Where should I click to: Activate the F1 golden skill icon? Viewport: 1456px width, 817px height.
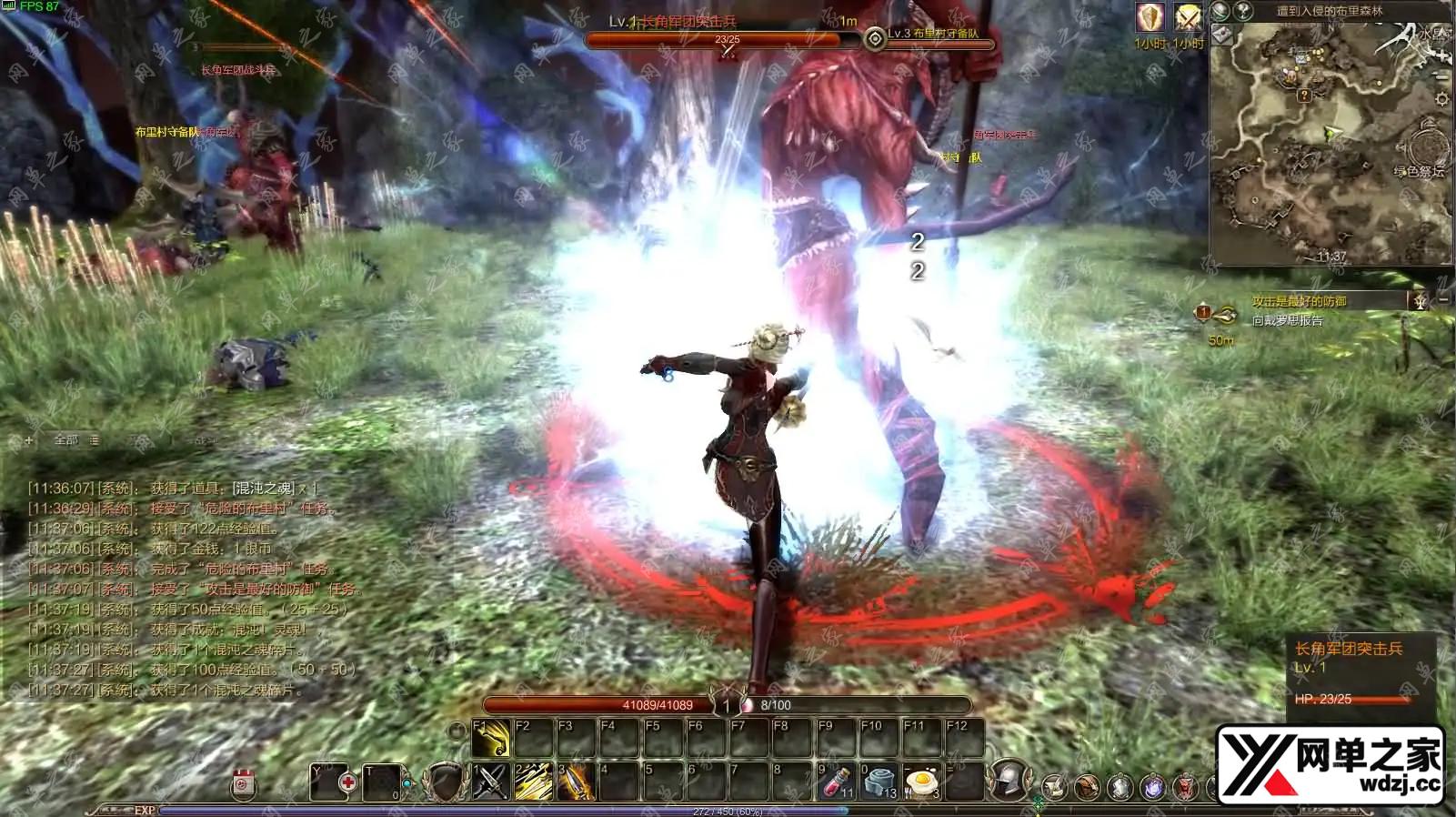pos(491,738)
